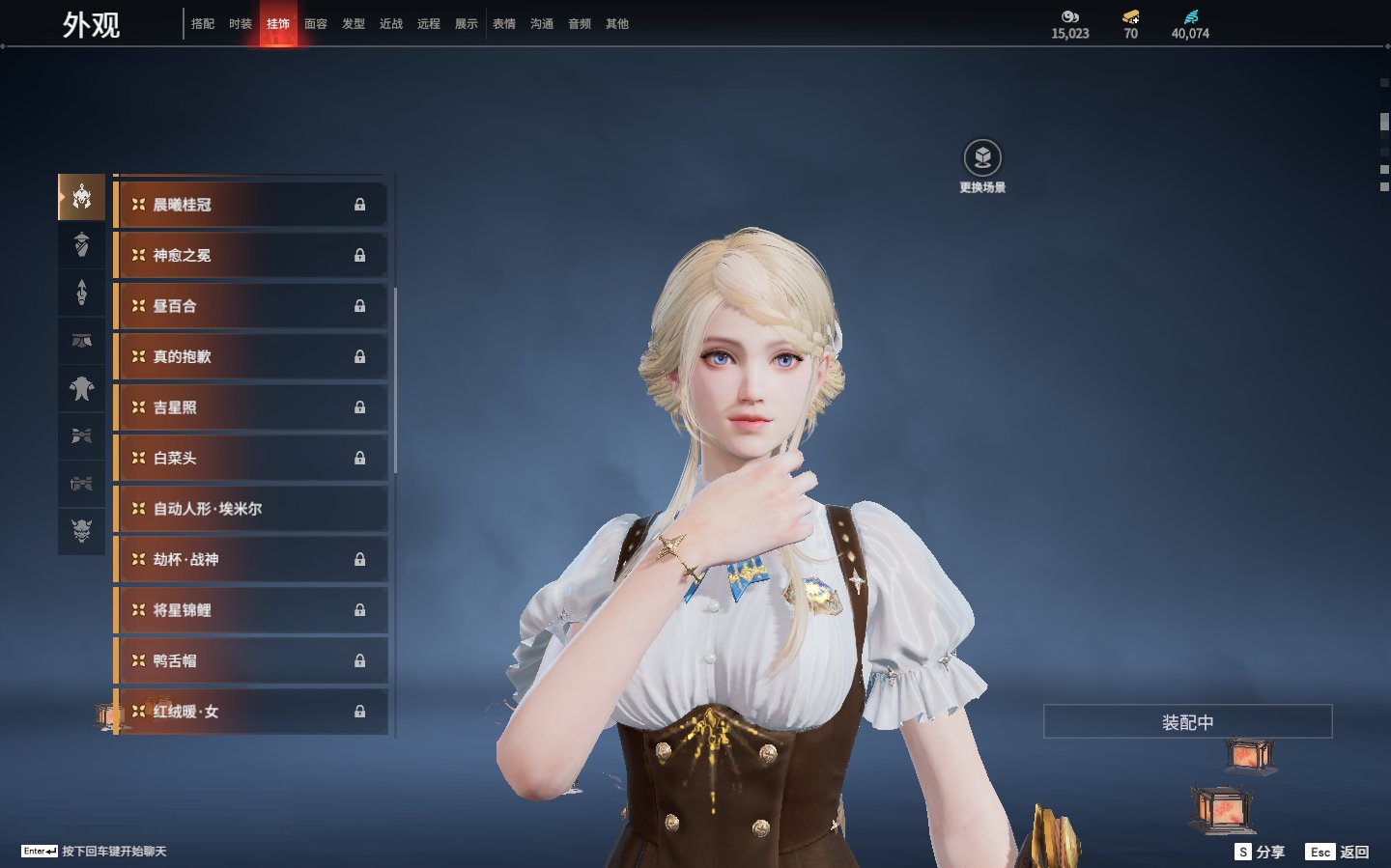The height and width of the screenshot is (868, 1391).
Task: Open the 搭配 tab
Action: 203,24
